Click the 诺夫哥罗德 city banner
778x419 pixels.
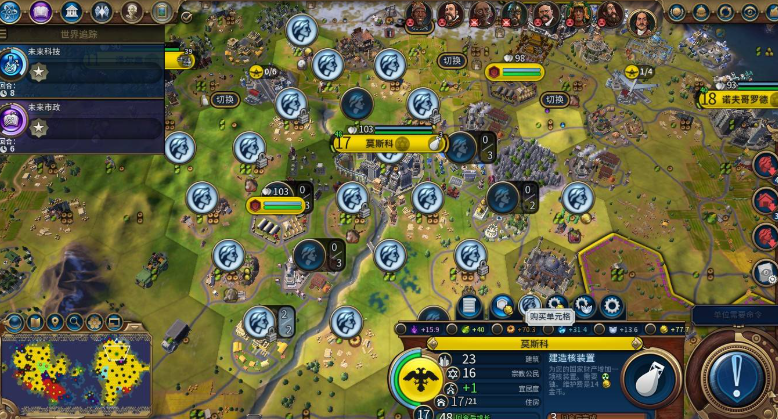tap(740, 98)
